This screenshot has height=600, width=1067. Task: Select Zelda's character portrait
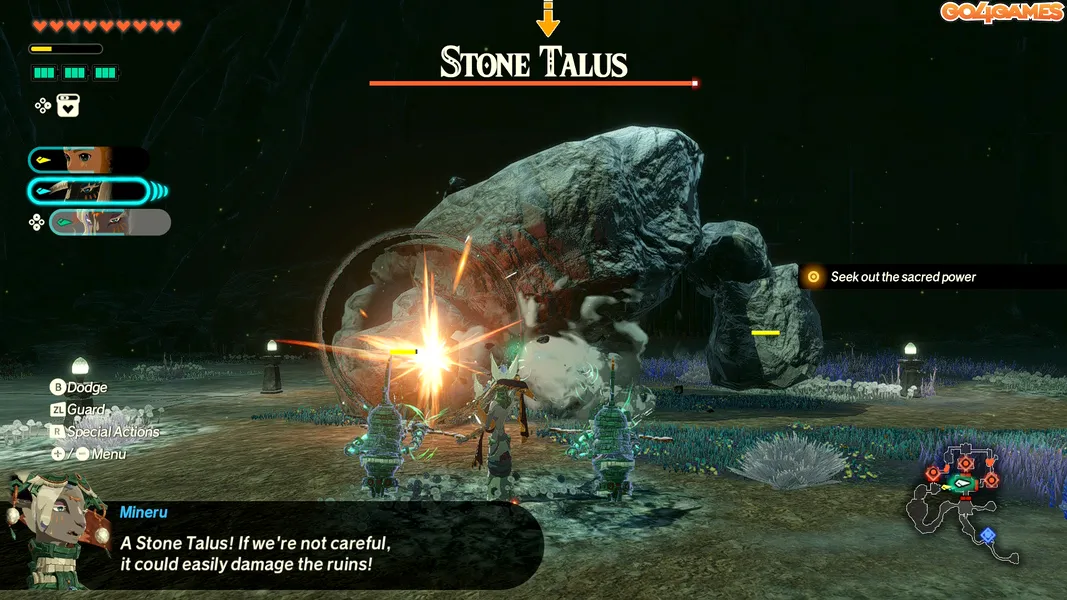pyautogui.click(x=88, y=159)
